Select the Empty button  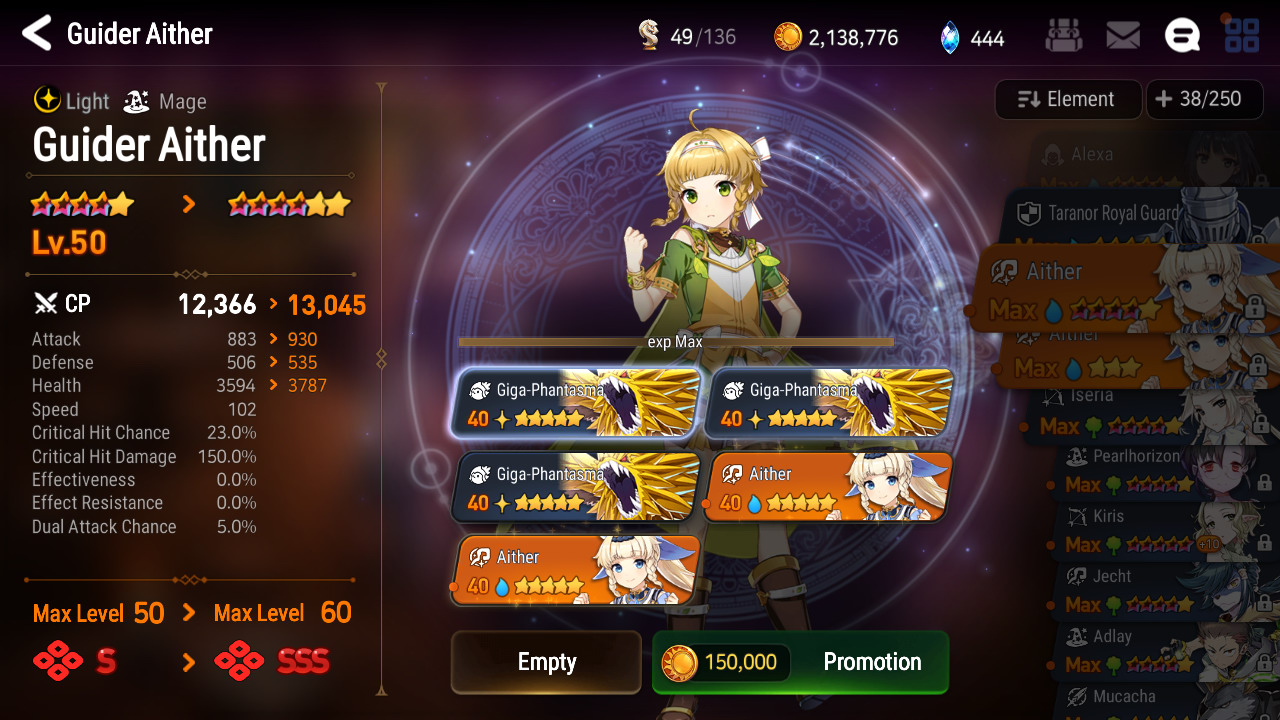(x=546, y=662)
